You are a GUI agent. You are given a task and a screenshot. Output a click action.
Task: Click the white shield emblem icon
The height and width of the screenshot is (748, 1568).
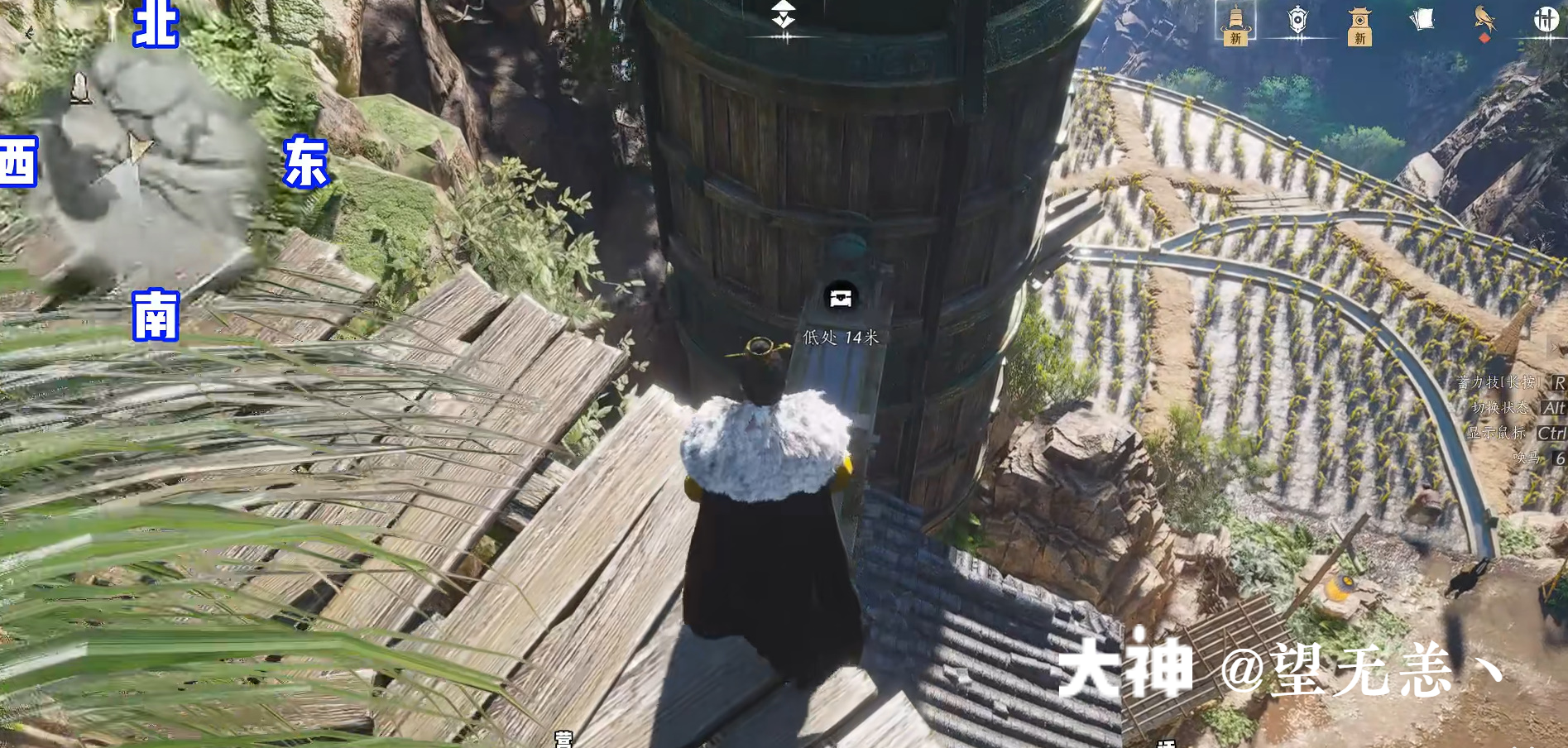click(1297, 20)
